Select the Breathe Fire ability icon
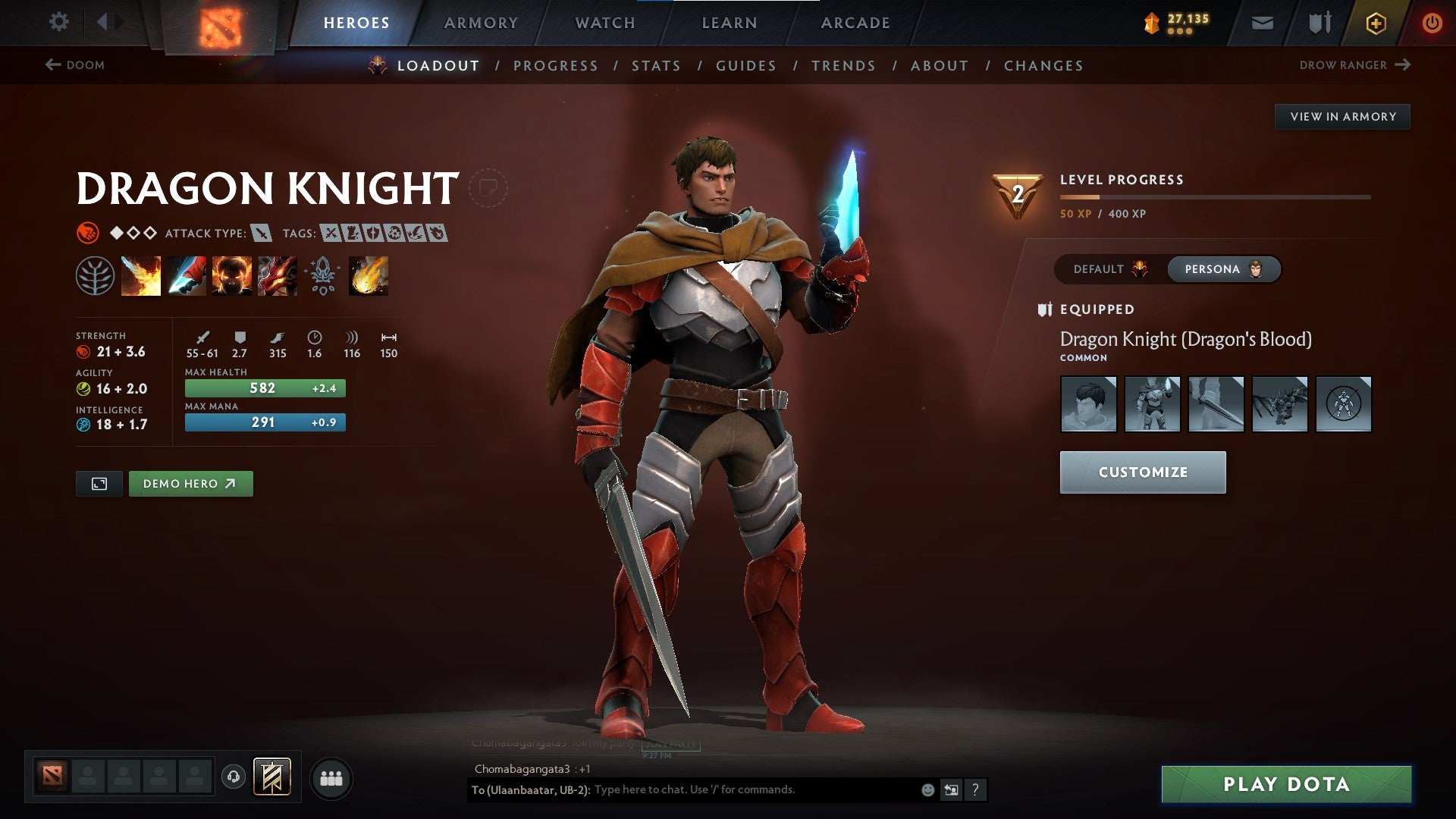The width and height of the screenshot is (1456, 819). point(141,276)
